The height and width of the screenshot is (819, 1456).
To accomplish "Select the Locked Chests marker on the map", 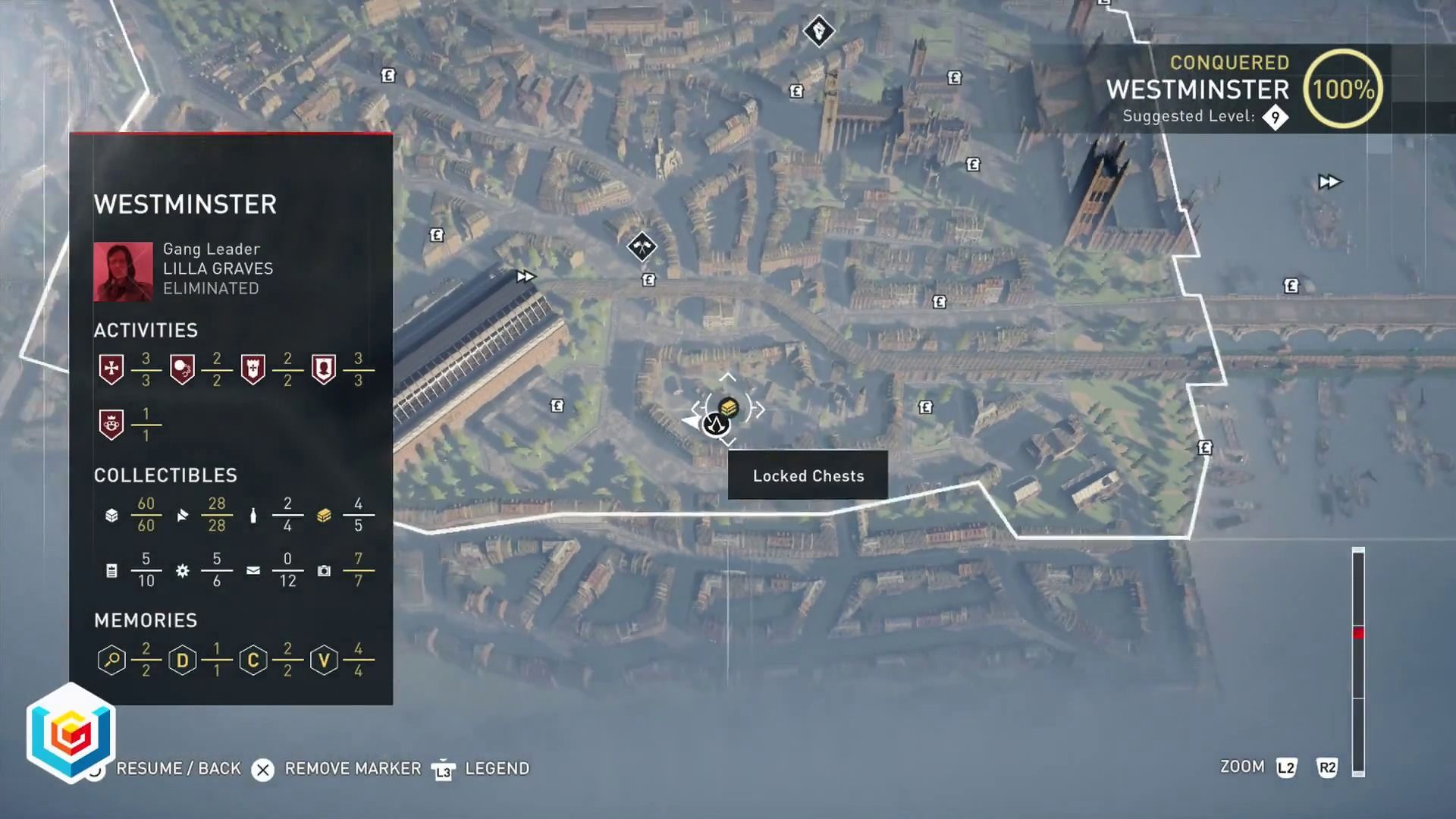I will point(729,407).
